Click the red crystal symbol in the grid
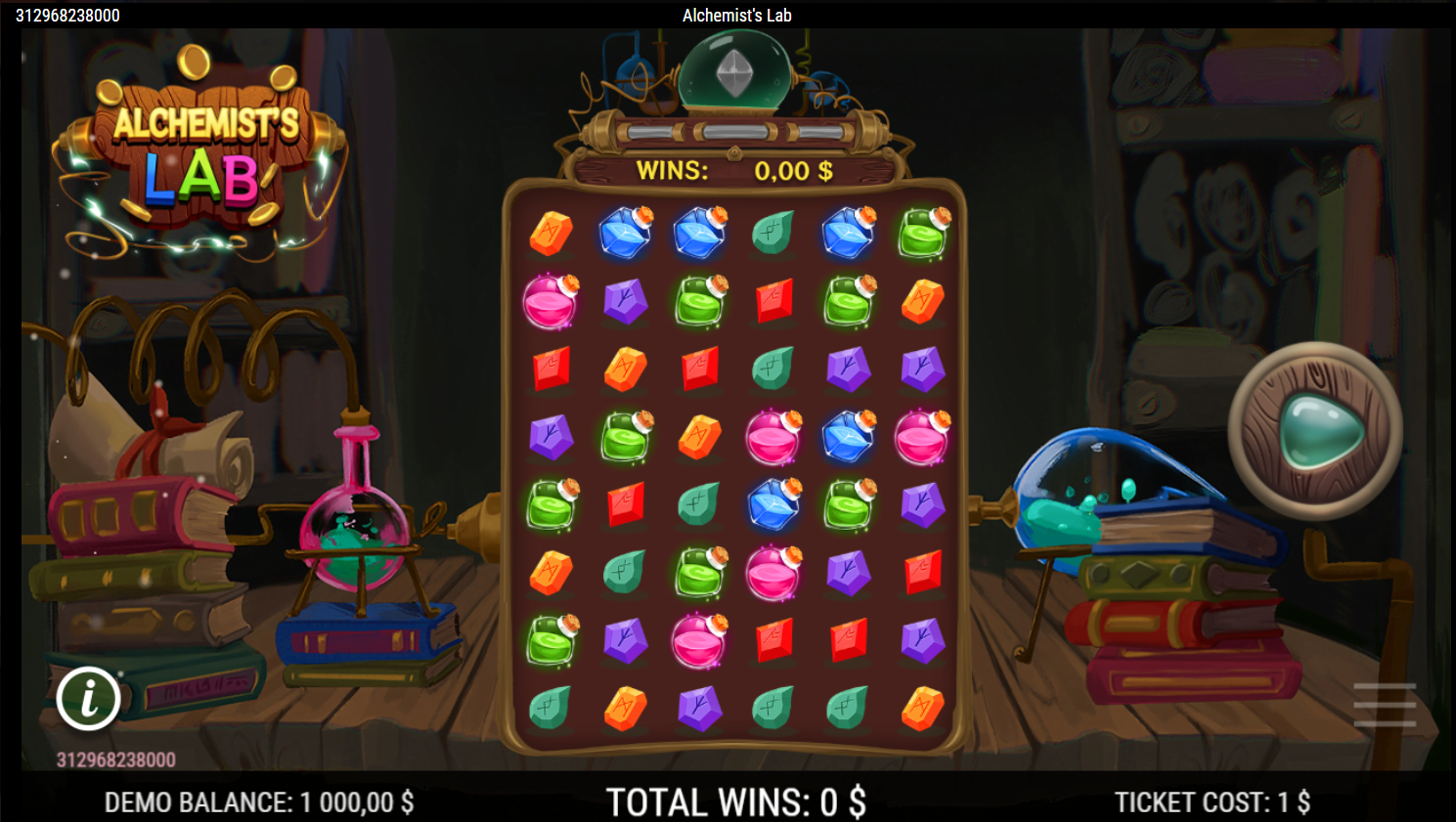The height and width of the screenshot is (822, 1456). (x=774, y=301)
